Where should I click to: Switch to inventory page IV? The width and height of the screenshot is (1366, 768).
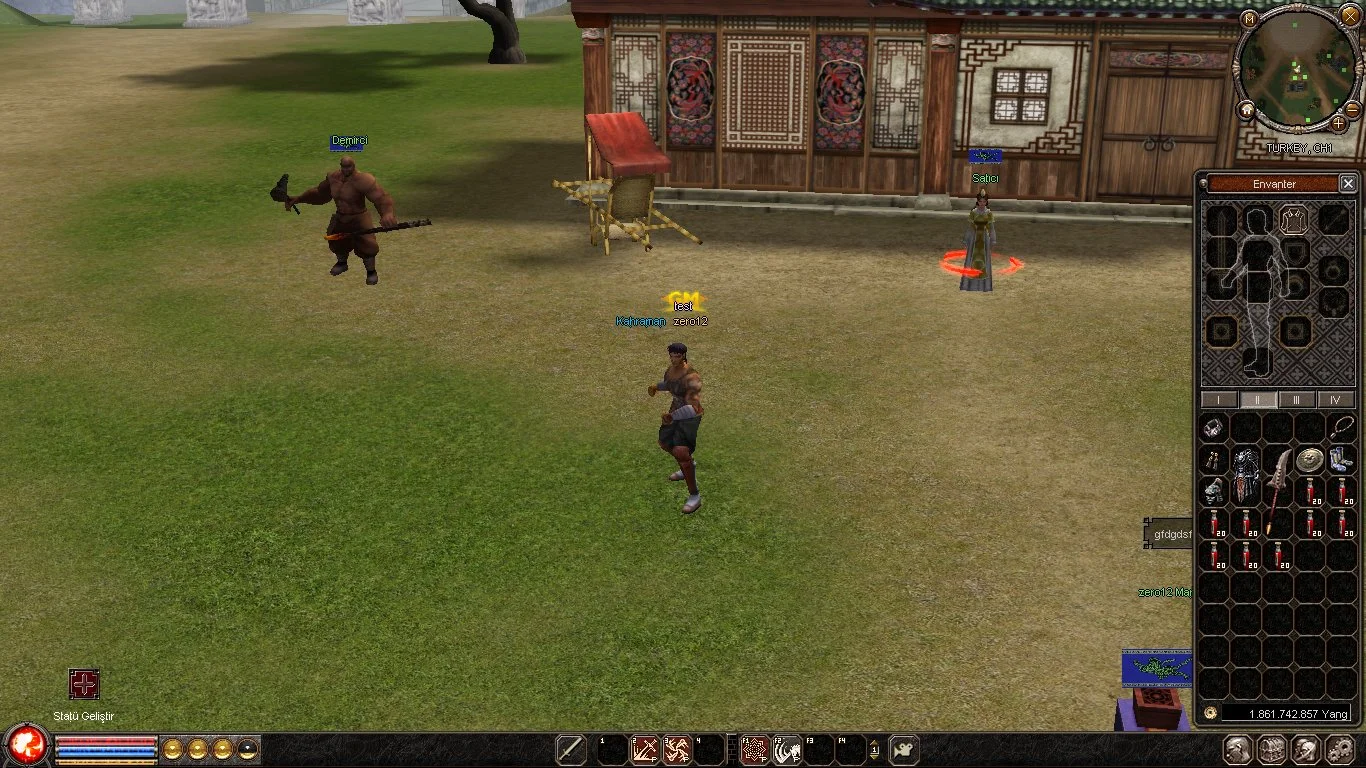[1336, 400]
